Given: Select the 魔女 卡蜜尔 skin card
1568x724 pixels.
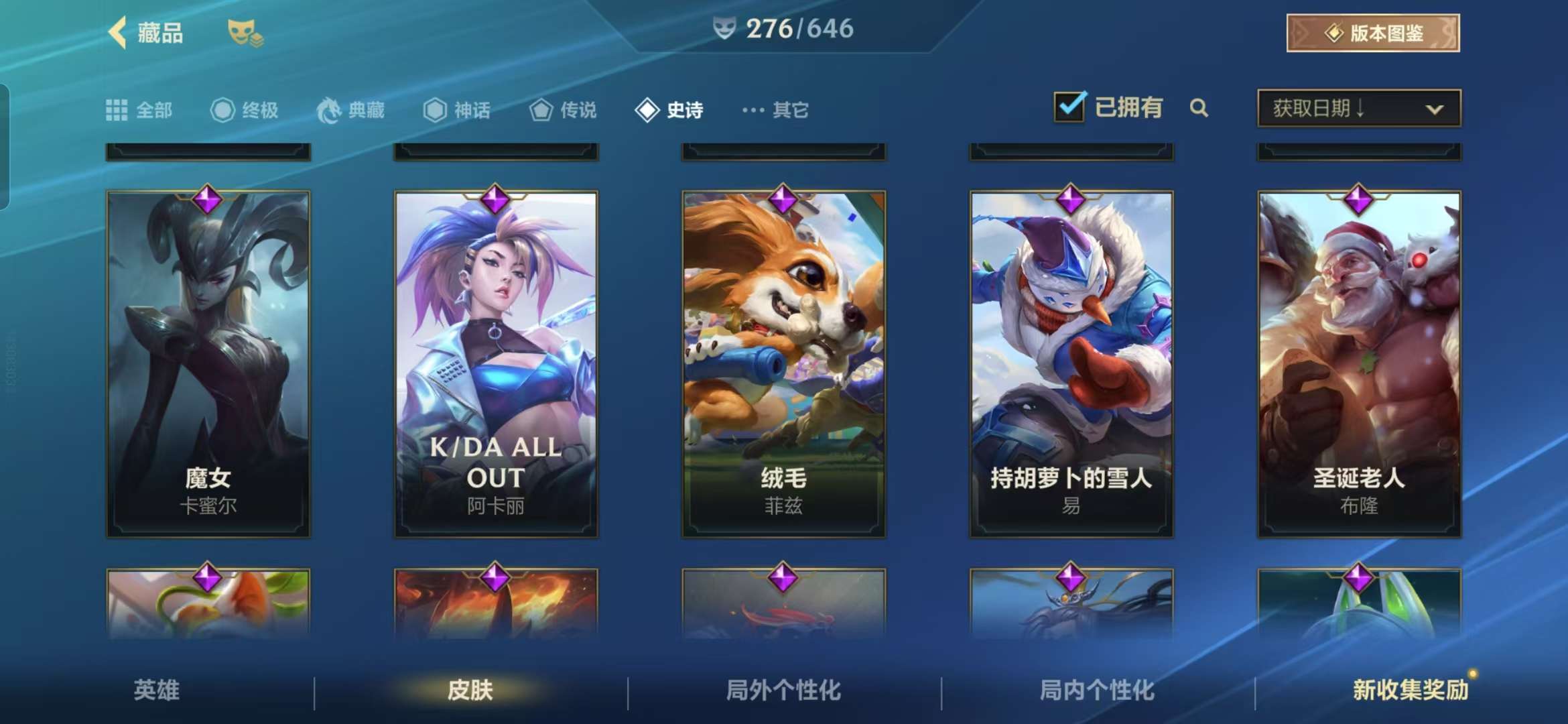Looking at the screenshot, I should coord(208,363).
